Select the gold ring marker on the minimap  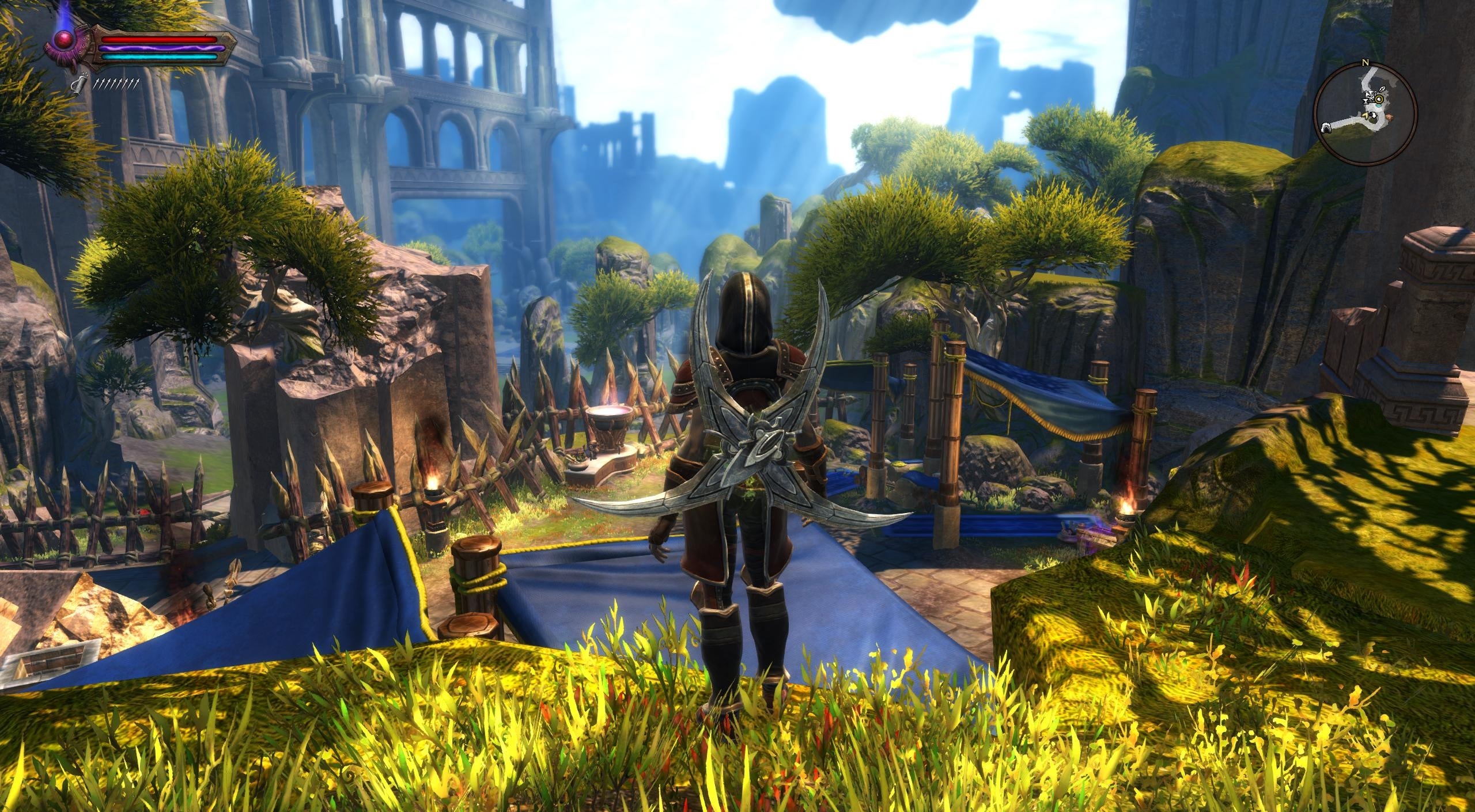pos(1379,99)
